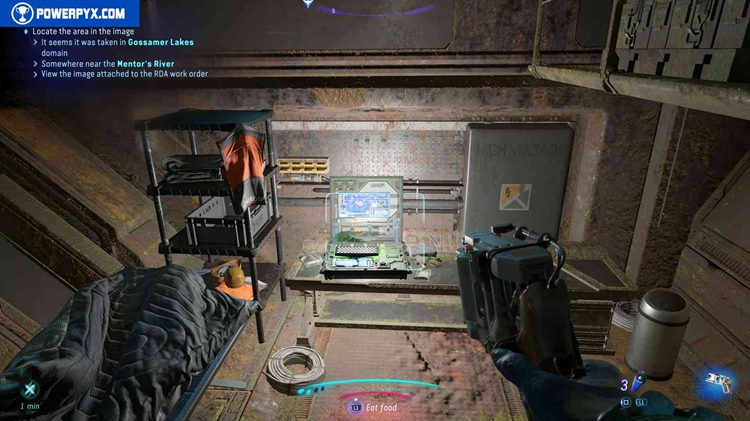The height and width of the screenshot is (421, 750).
Task: Open the RDA work order image hint
Action: click(124, 74)
